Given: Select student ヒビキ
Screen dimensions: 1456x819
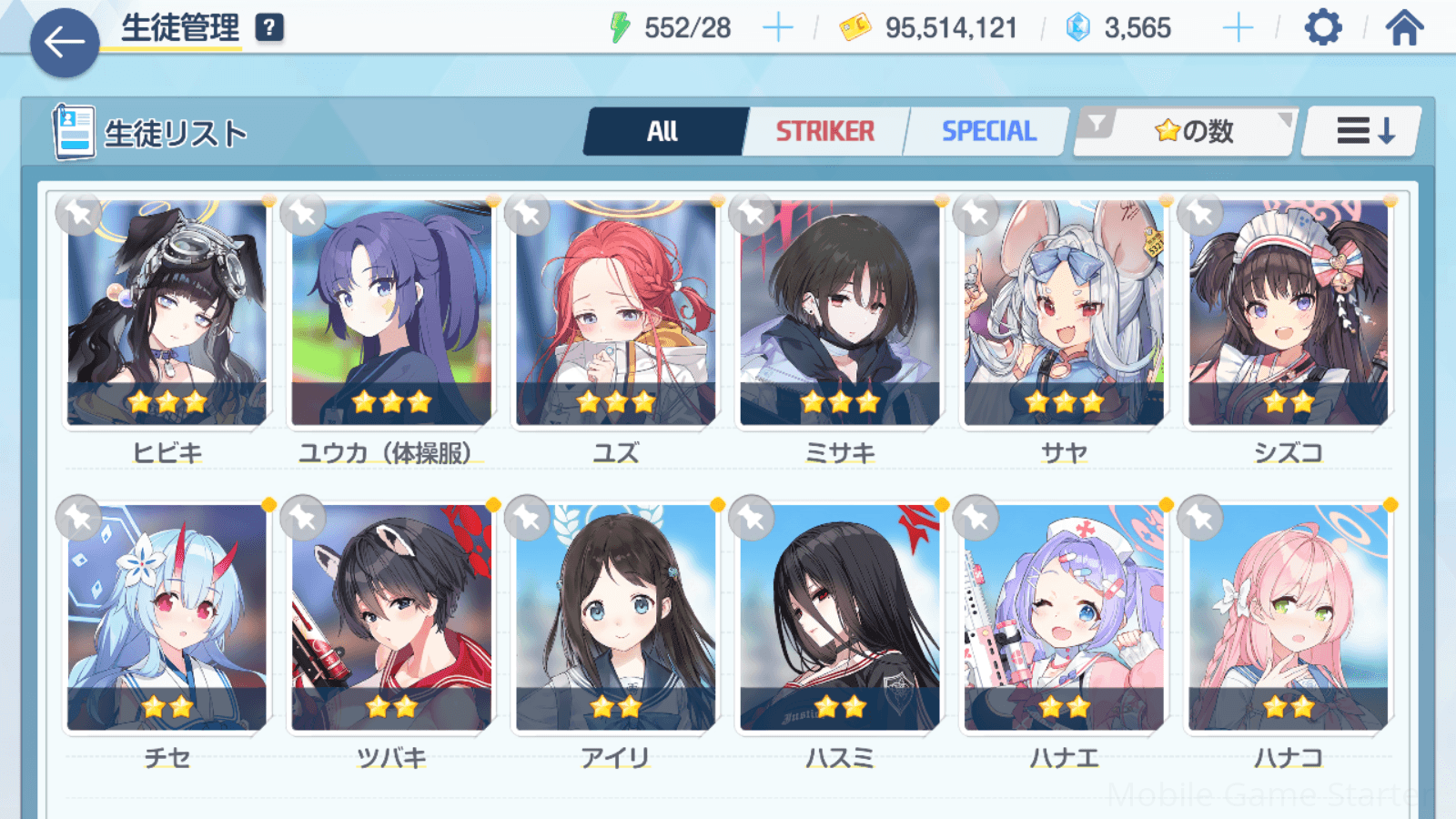Looking at the screenshot, I should 167,314.
